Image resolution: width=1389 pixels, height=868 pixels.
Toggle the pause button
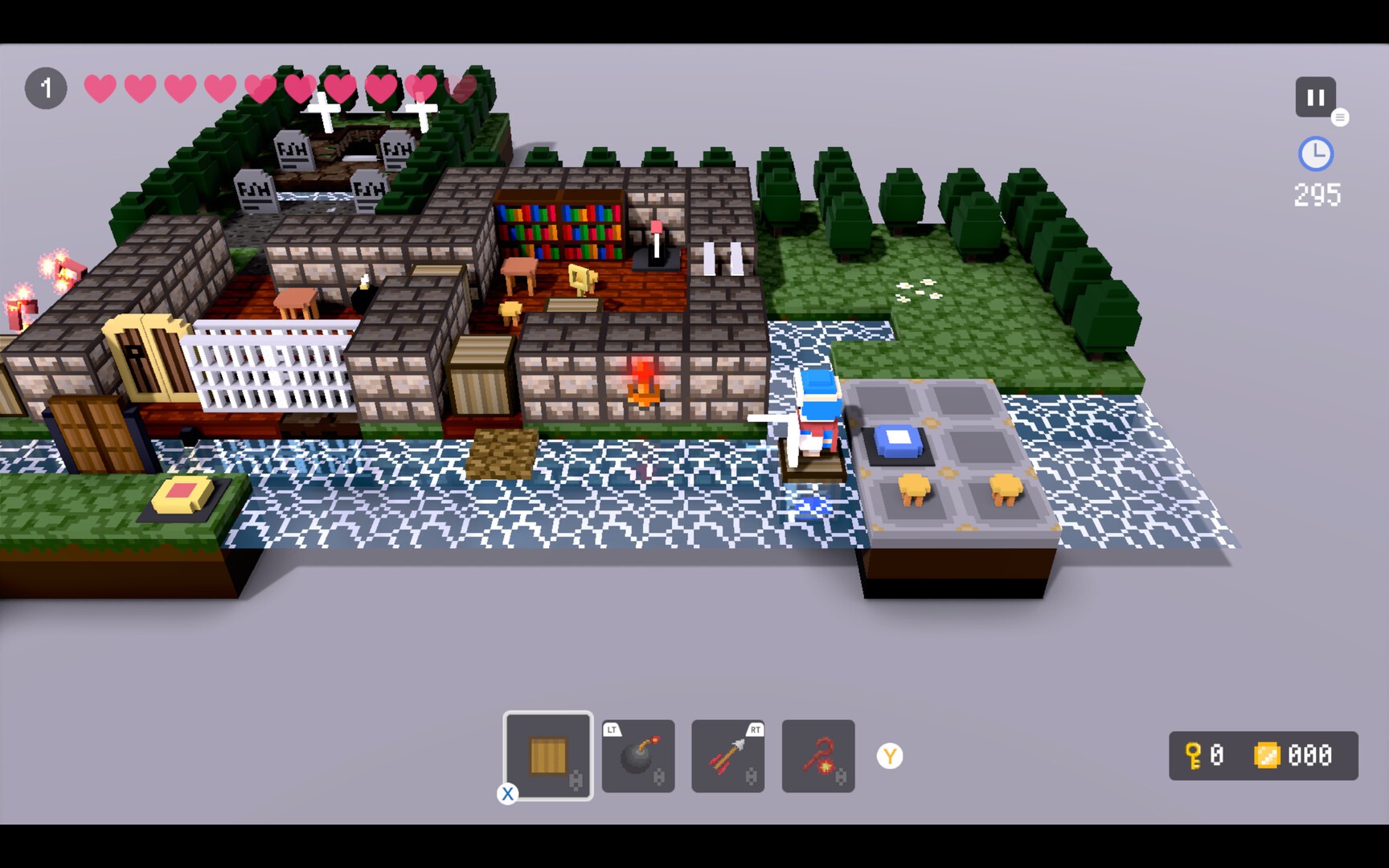click(x=1315, y=97)
